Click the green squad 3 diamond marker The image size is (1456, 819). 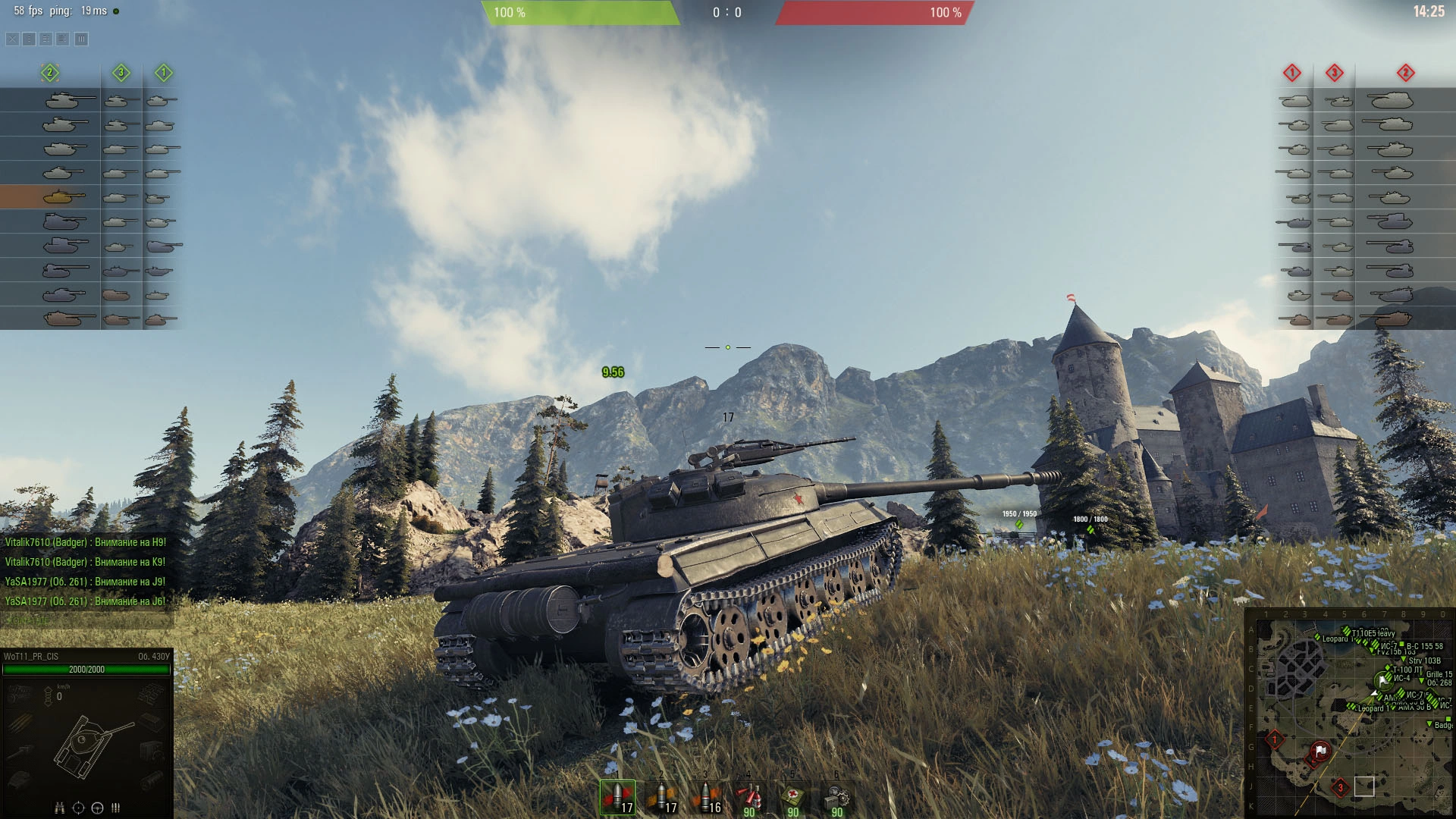click(121, 73)
